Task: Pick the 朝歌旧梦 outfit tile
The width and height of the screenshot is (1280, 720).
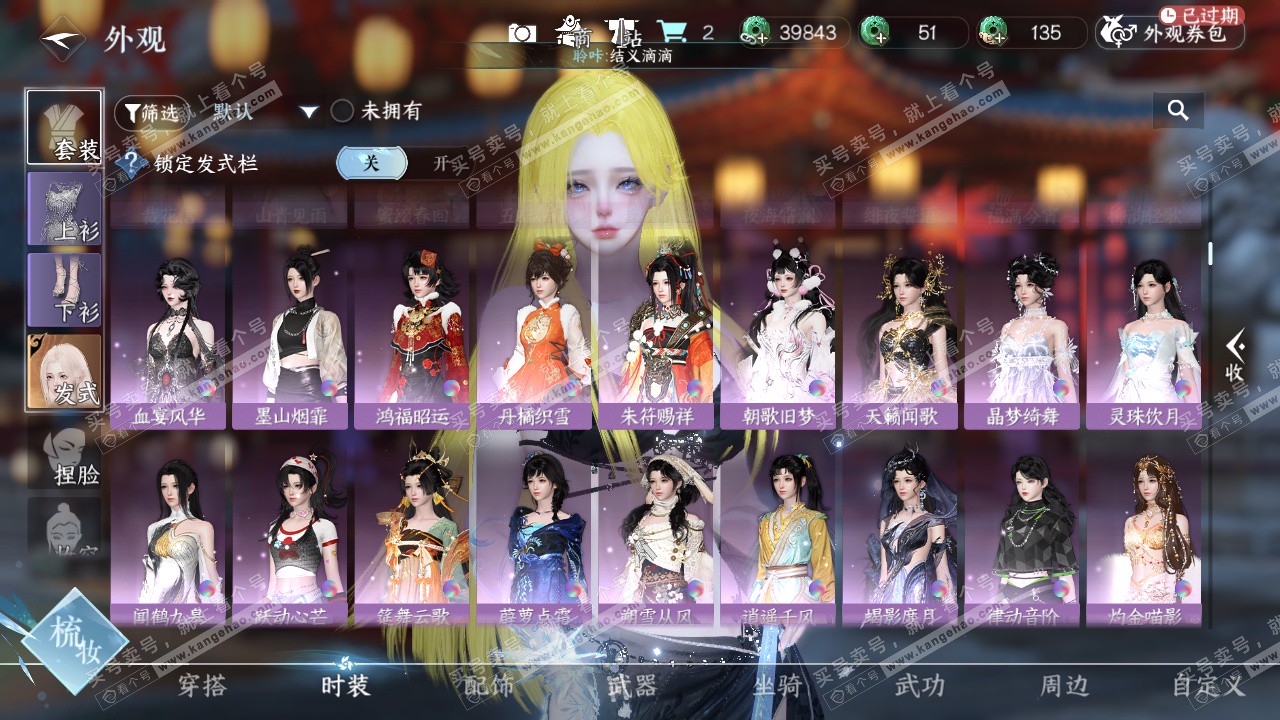Action: [x=777, y=334]
